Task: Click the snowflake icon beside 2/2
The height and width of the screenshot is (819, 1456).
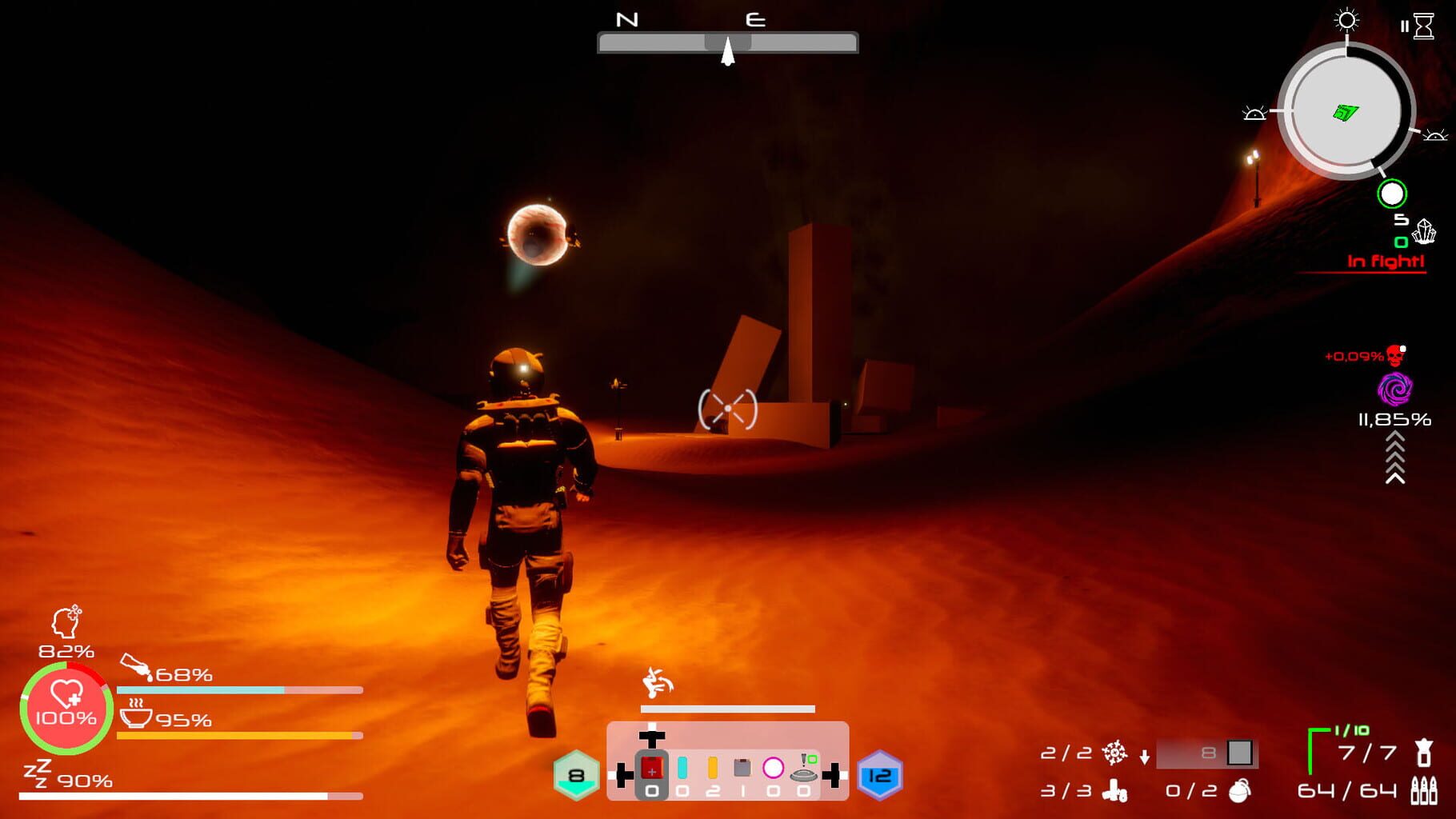Action: (x=1115, y=754)
